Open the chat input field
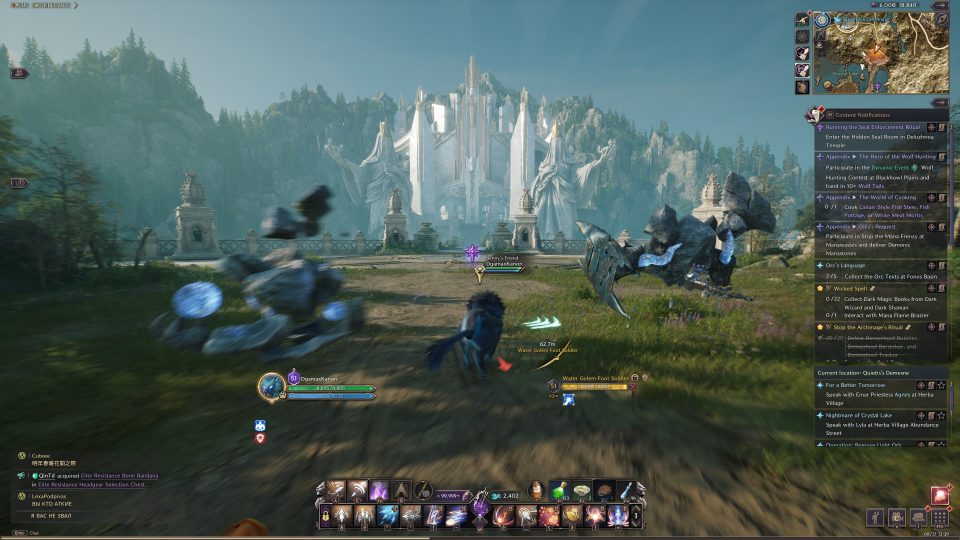Image resolution: width=960 pixels, height=540 pixels. tap(60, 534)
